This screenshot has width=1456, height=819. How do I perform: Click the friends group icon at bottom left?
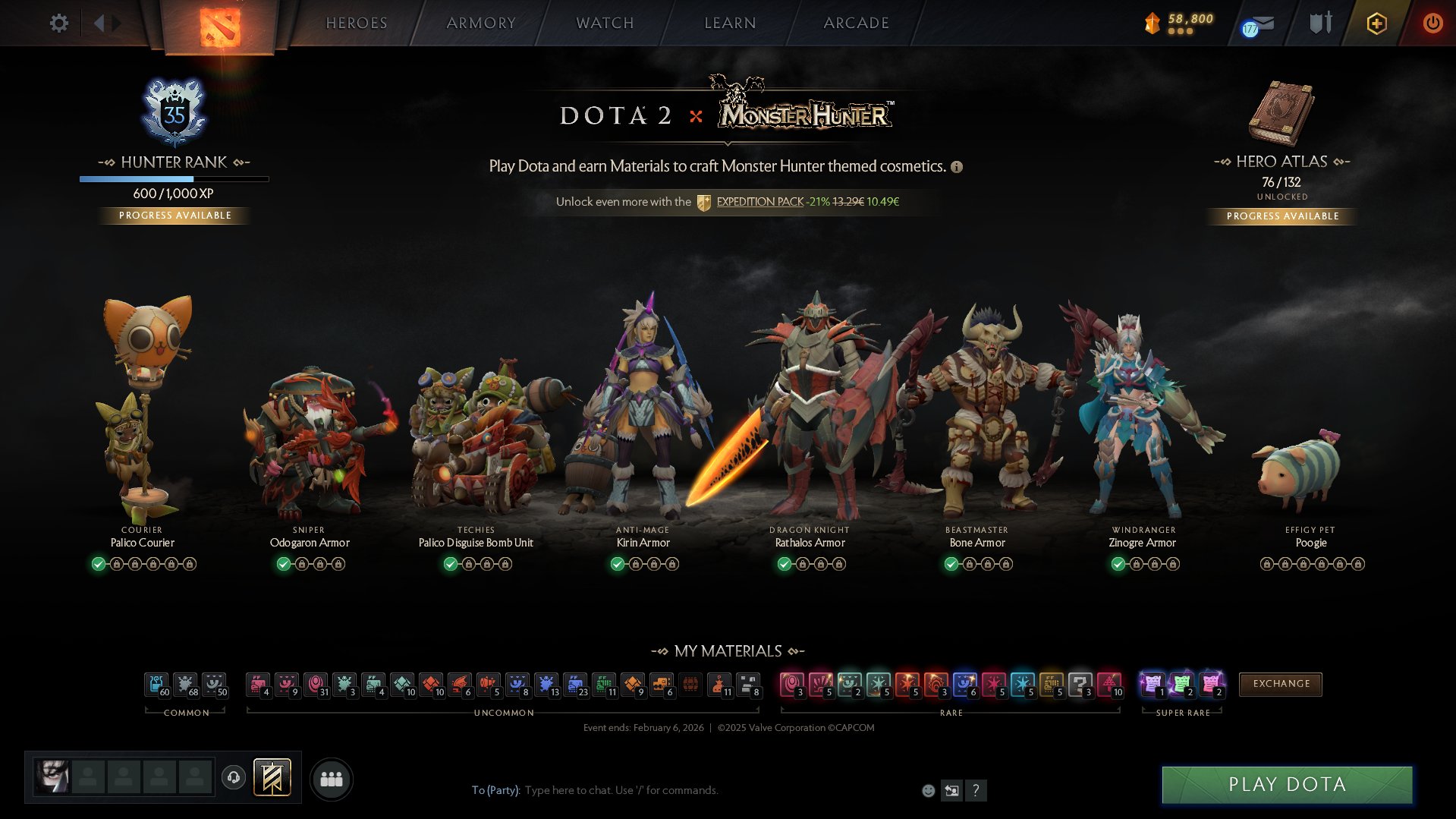tap(331, 779)
